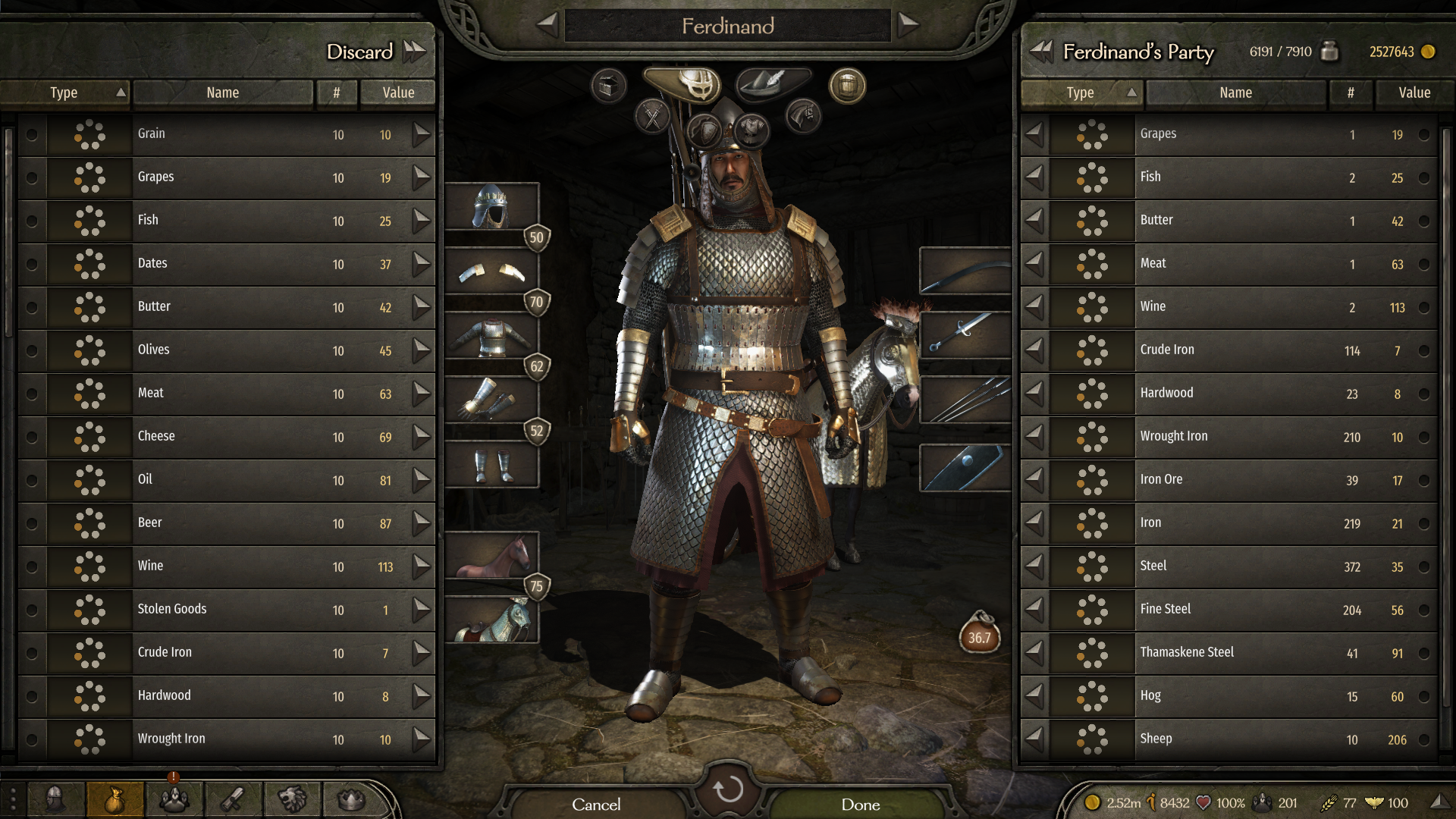Image resolution: width=1456 pixels, height=819 pixels.
Task: Open the Quests scroll icon
Action: click(x=232, y=799)
